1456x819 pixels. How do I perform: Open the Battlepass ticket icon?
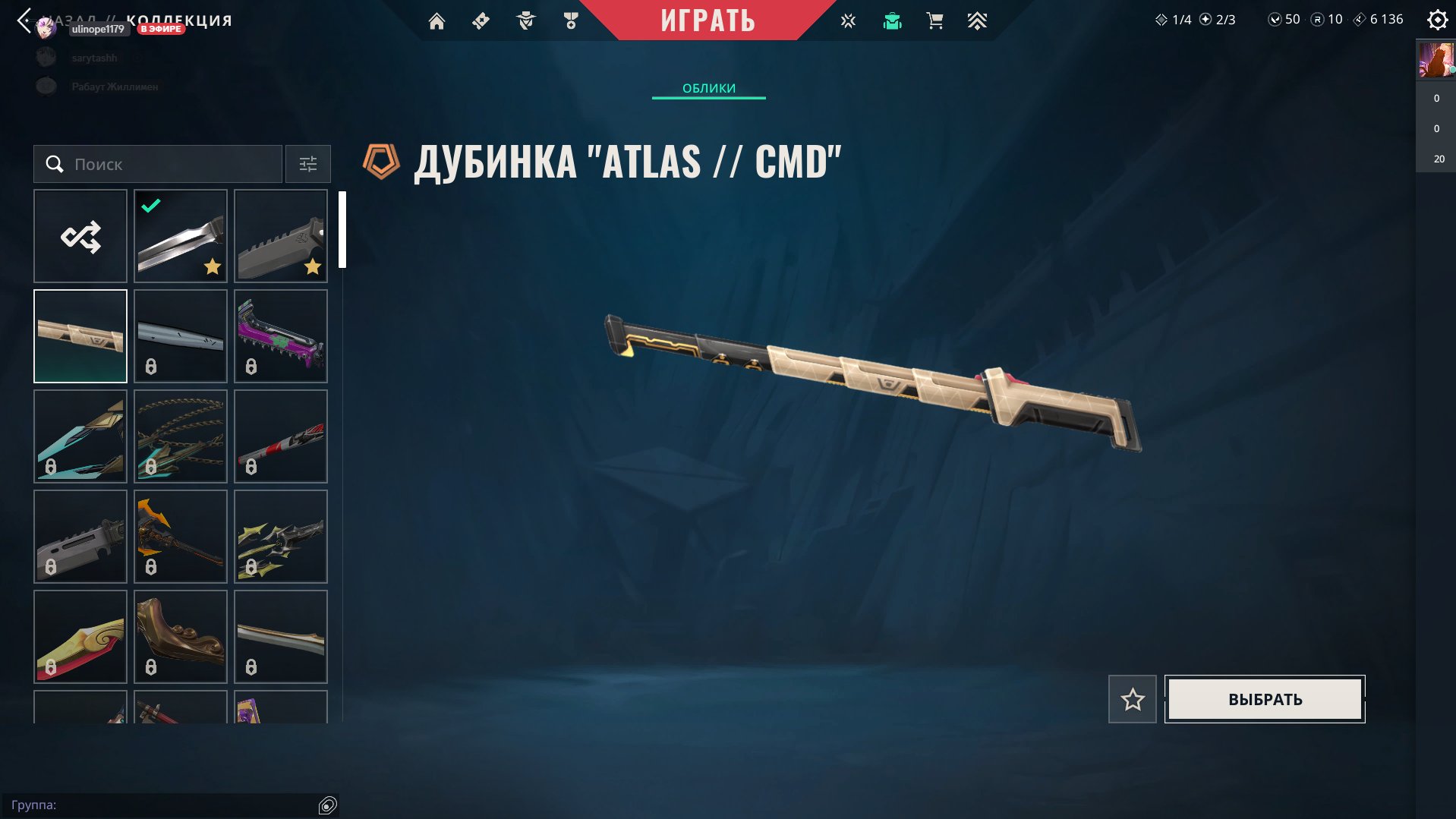click(x=481, y=20)
